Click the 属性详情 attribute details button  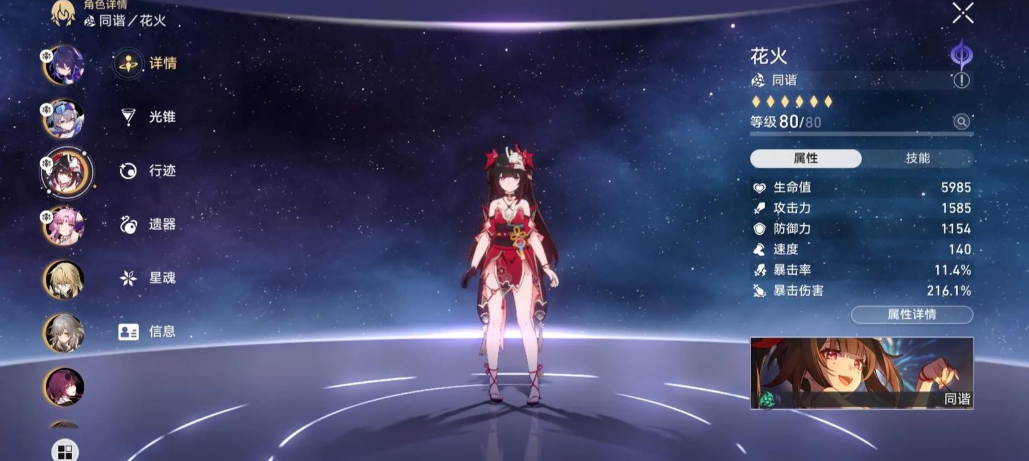point(911,315)
